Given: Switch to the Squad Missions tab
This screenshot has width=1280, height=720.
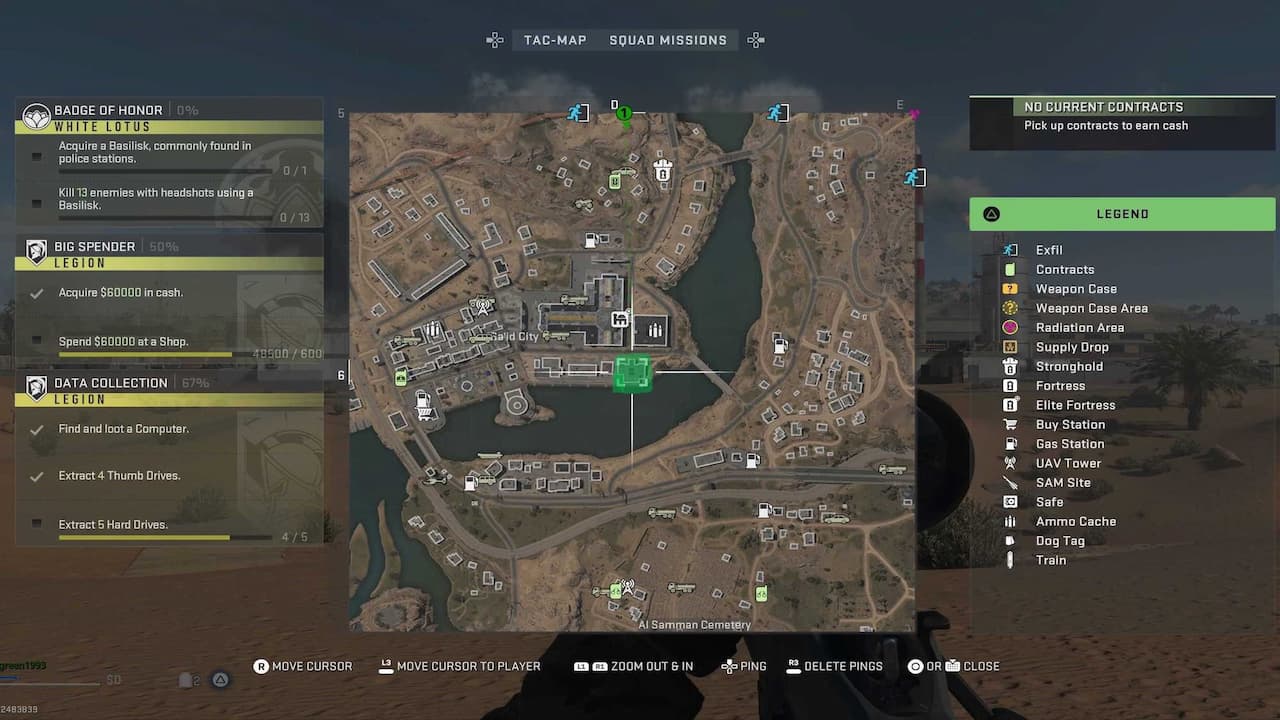Looking at the screenshot, I should click(x=668, y=40).
